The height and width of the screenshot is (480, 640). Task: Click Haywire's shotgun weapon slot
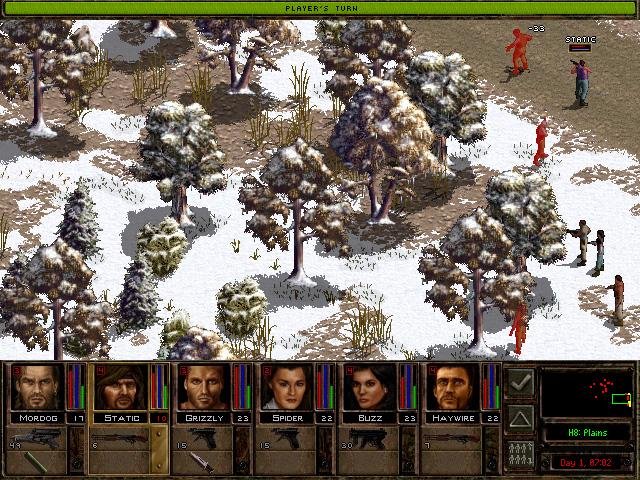(x=453, y=437)
